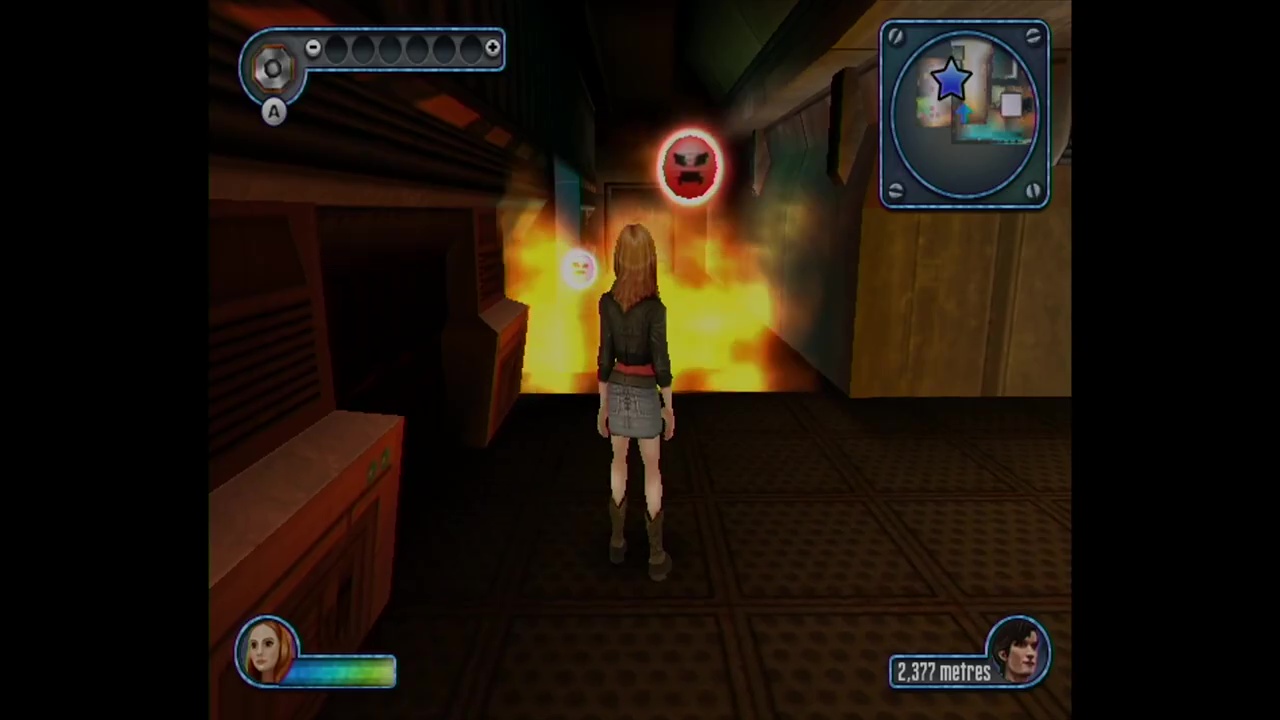Select the hex nut tool icon
The height and width of the screenshot is (720, 1280).
(x=272, y=68)
